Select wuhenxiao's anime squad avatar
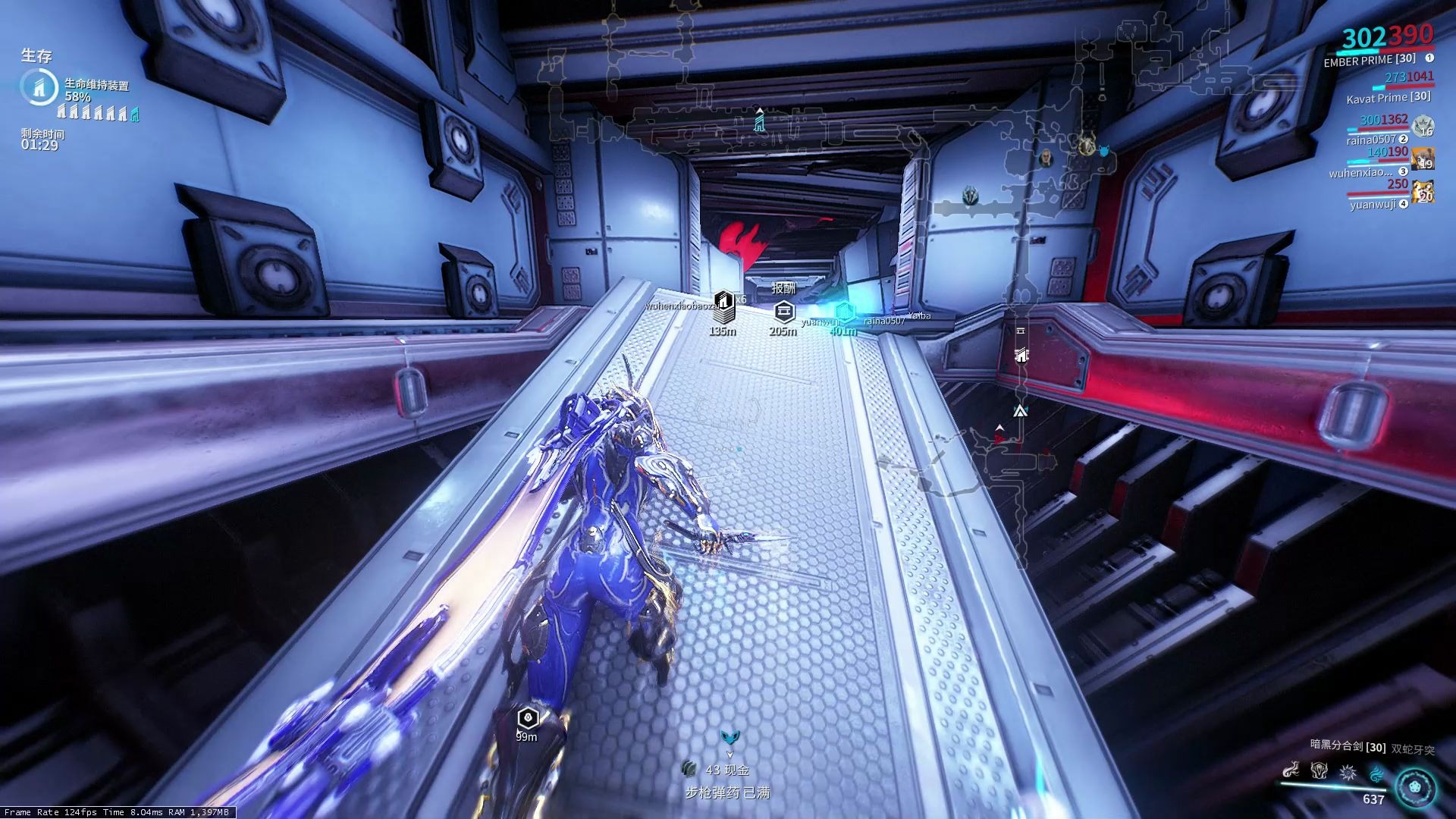The width and height of the screenshot is (1456, 819). pos(1423,159)
